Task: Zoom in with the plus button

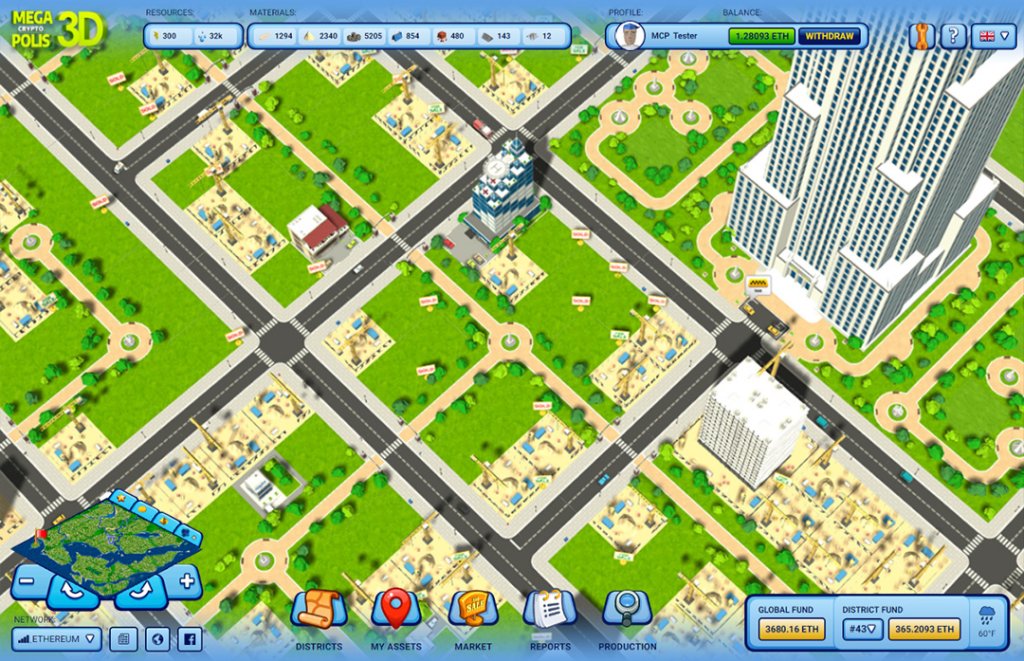Action: pyautogui.click(x=186, y=580)
